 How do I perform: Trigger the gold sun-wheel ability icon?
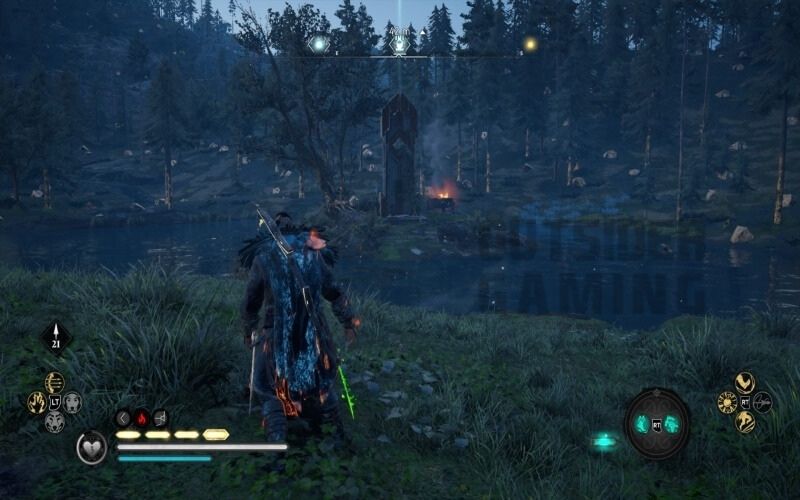726,402
